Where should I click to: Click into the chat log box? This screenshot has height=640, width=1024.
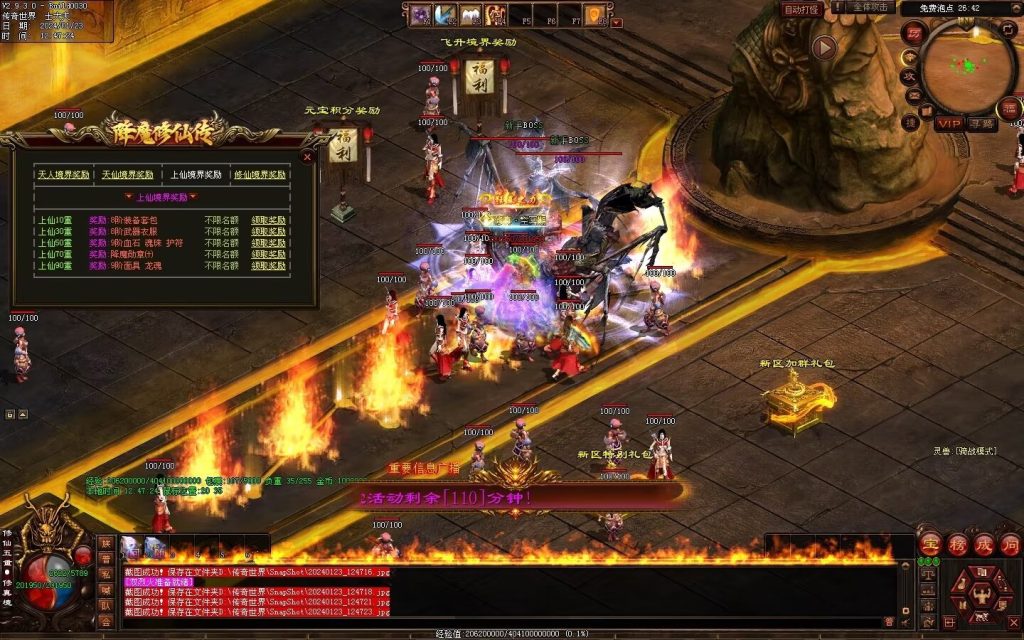(x=500, y=595)
